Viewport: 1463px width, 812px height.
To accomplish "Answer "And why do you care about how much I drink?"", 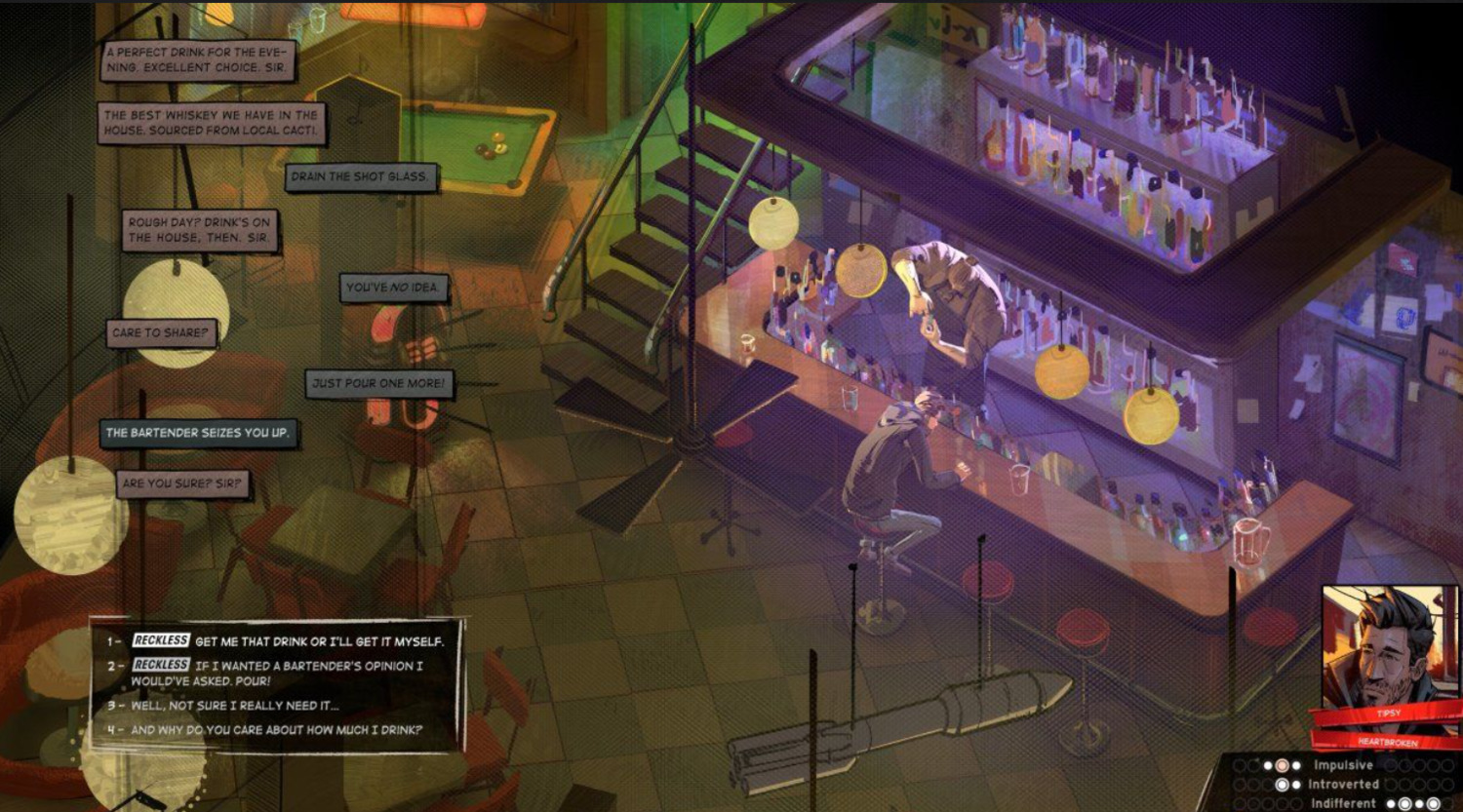I will pos(276,729).
